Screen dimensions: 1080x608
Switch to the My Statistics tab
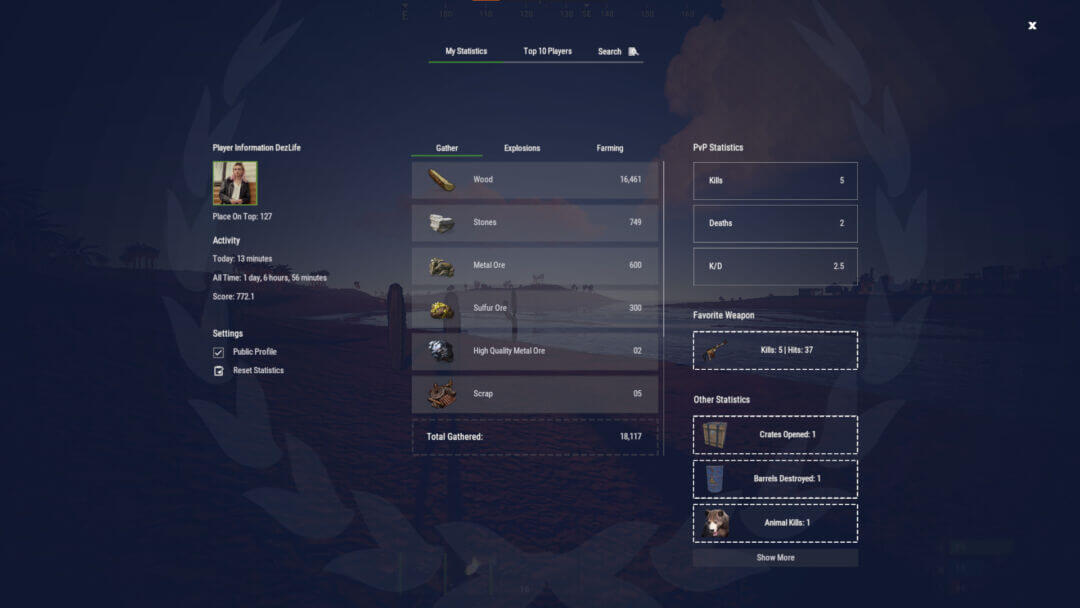[x=466, y=51]
